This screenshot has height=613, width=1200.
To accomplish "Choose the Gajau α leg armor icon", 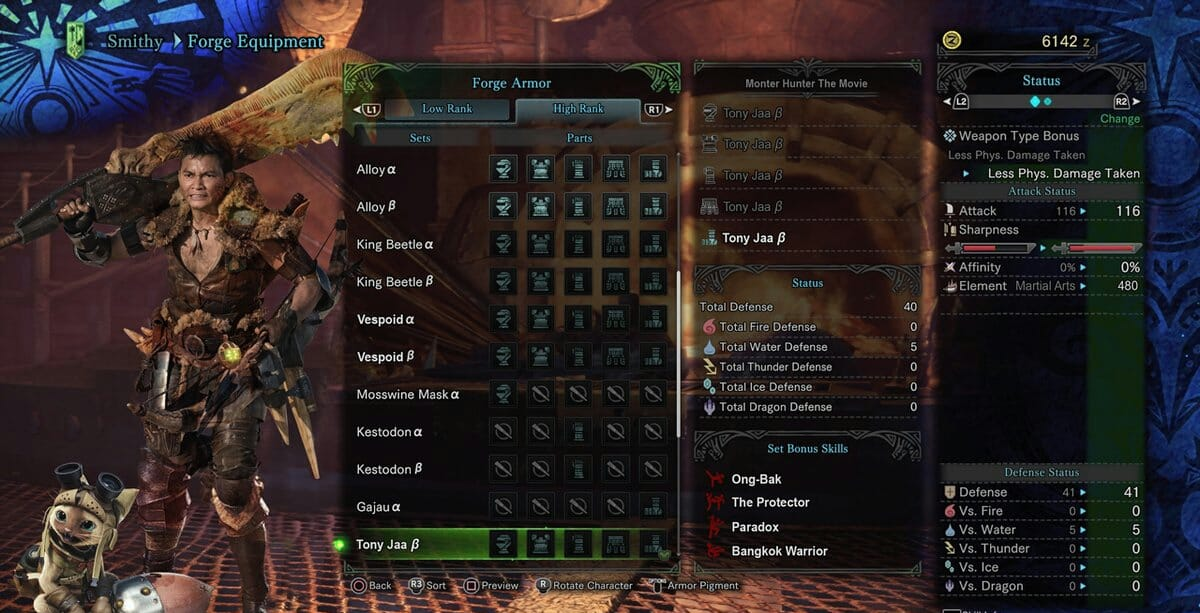I will [652, 506].
